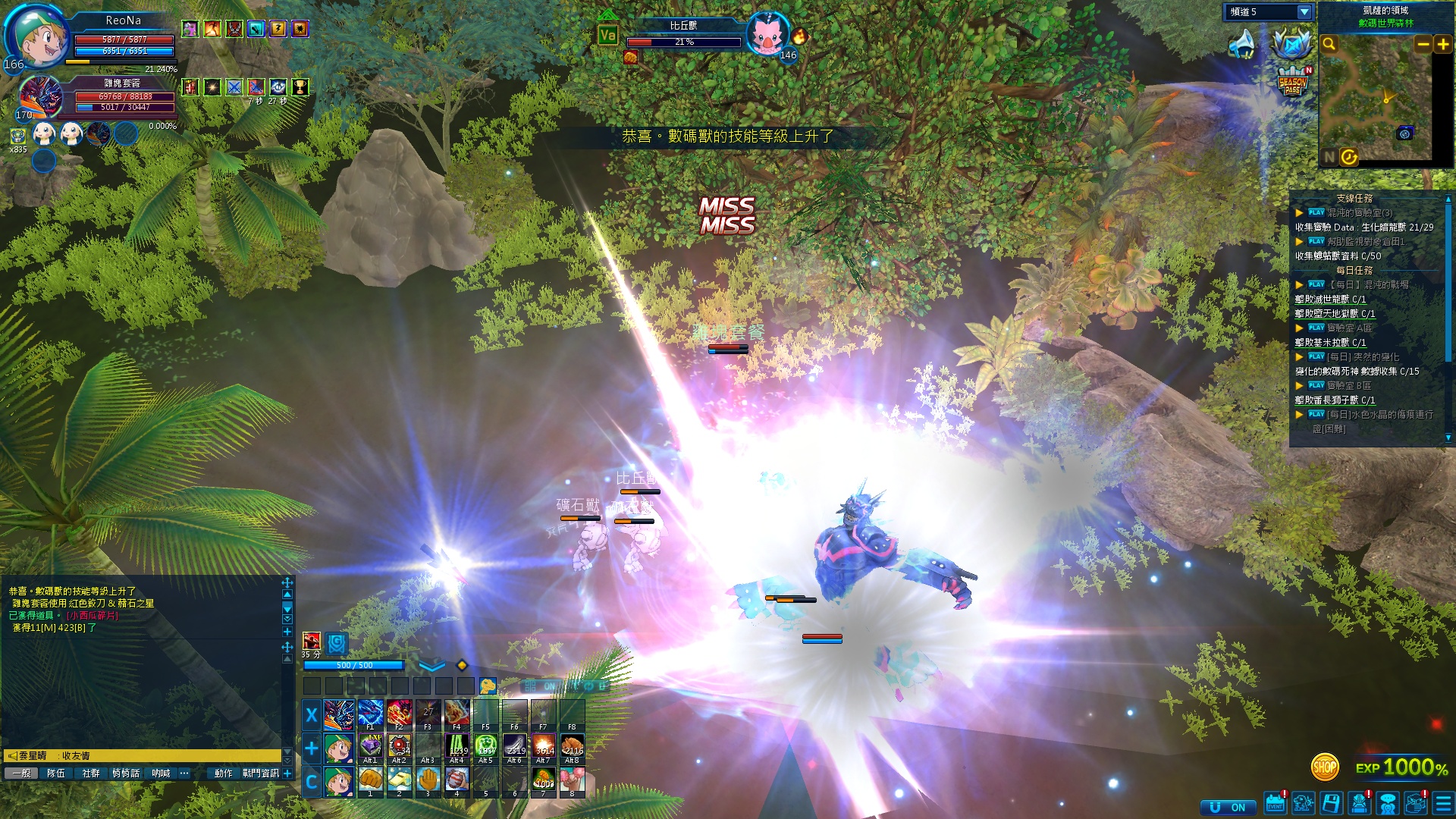The height and width of the screenshot is (819, 1456).
Task: Open the EVENT calendar menu icon
Action: tap(1276, 805)
